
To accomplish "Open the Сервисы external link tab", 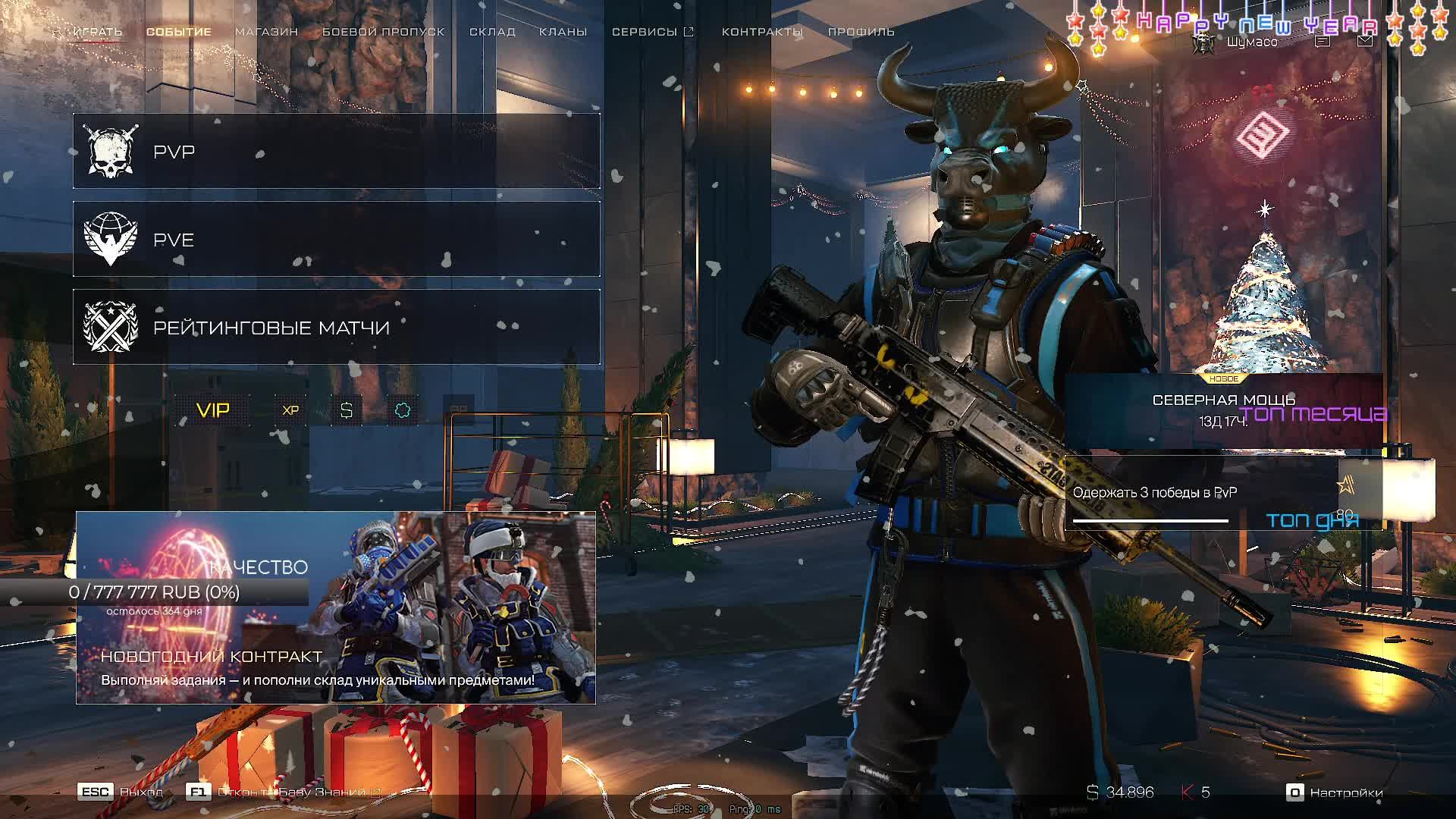I will (x=652, y=32).
